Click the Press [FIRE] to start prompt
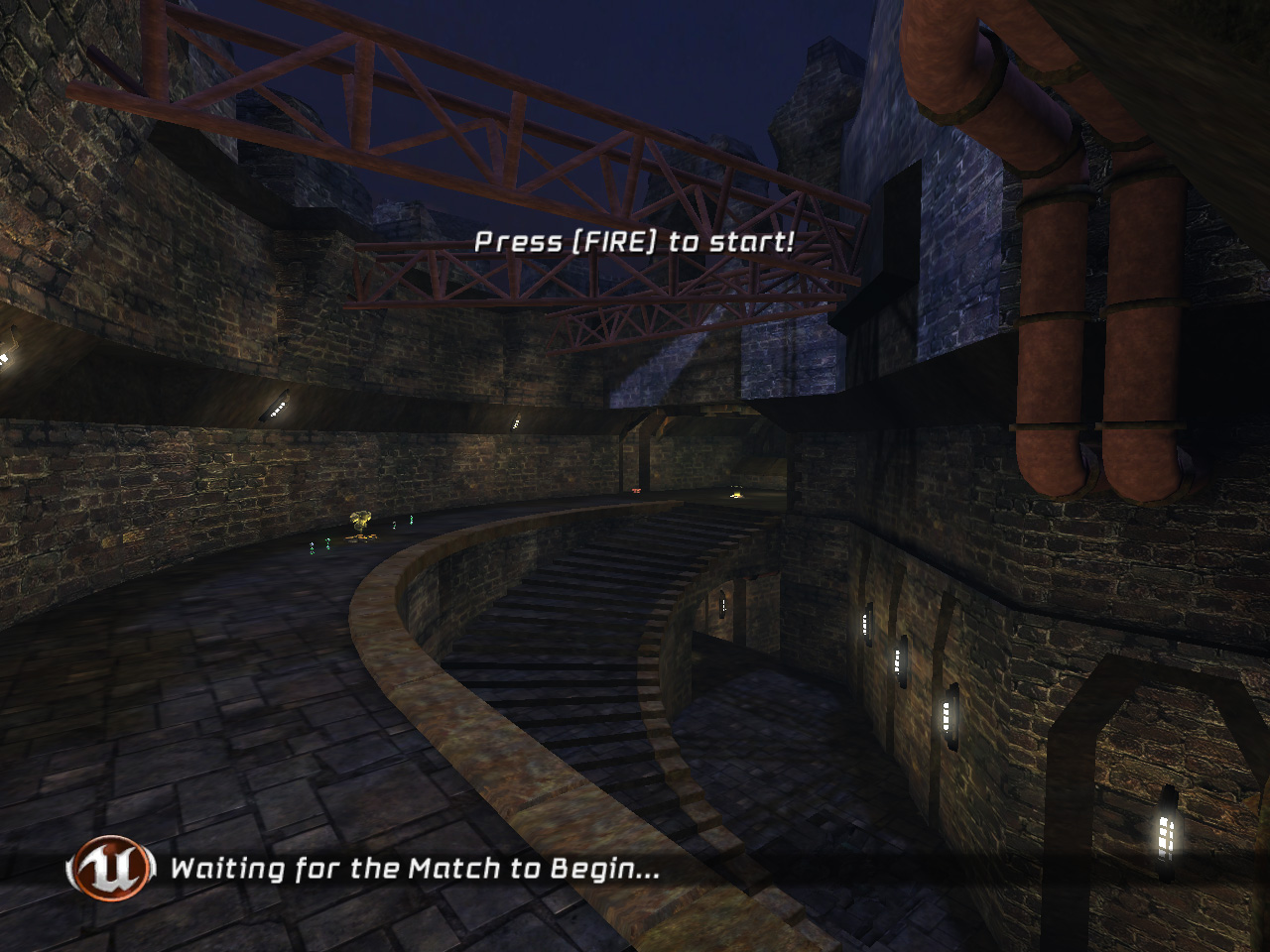Screen dimensions: 1270x952 (635, 239)
